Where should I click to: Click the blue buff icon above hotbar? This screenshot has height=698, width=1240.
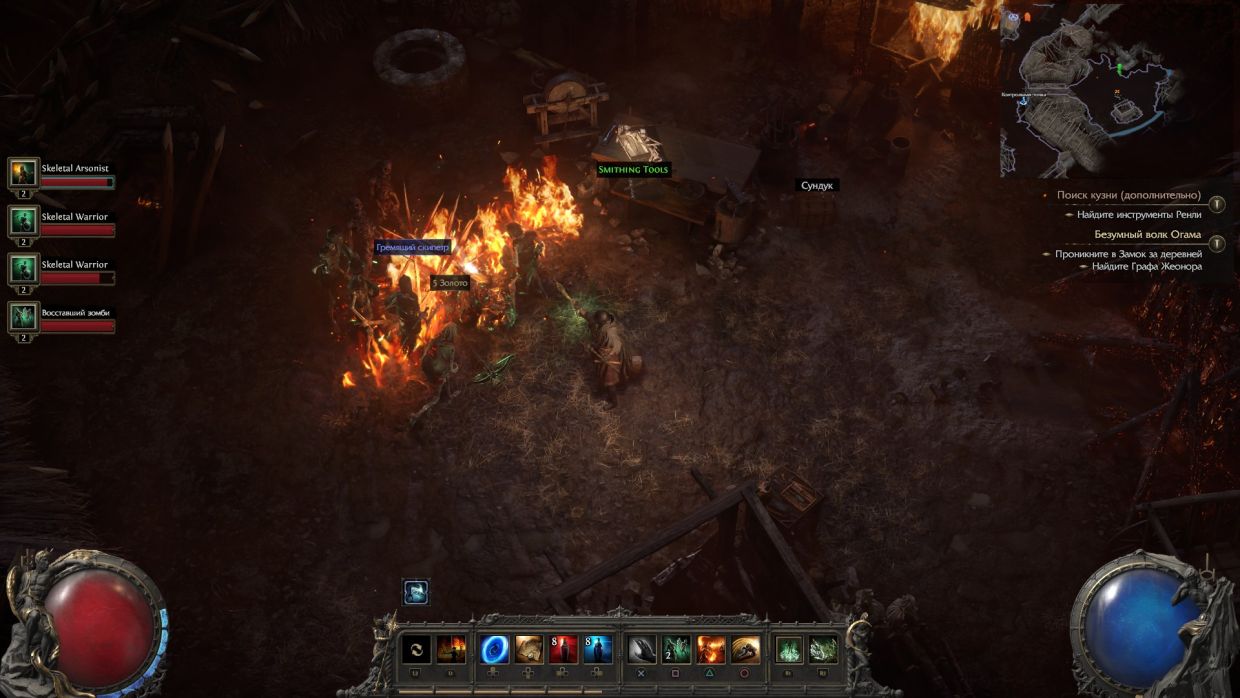tap(416, 592)
